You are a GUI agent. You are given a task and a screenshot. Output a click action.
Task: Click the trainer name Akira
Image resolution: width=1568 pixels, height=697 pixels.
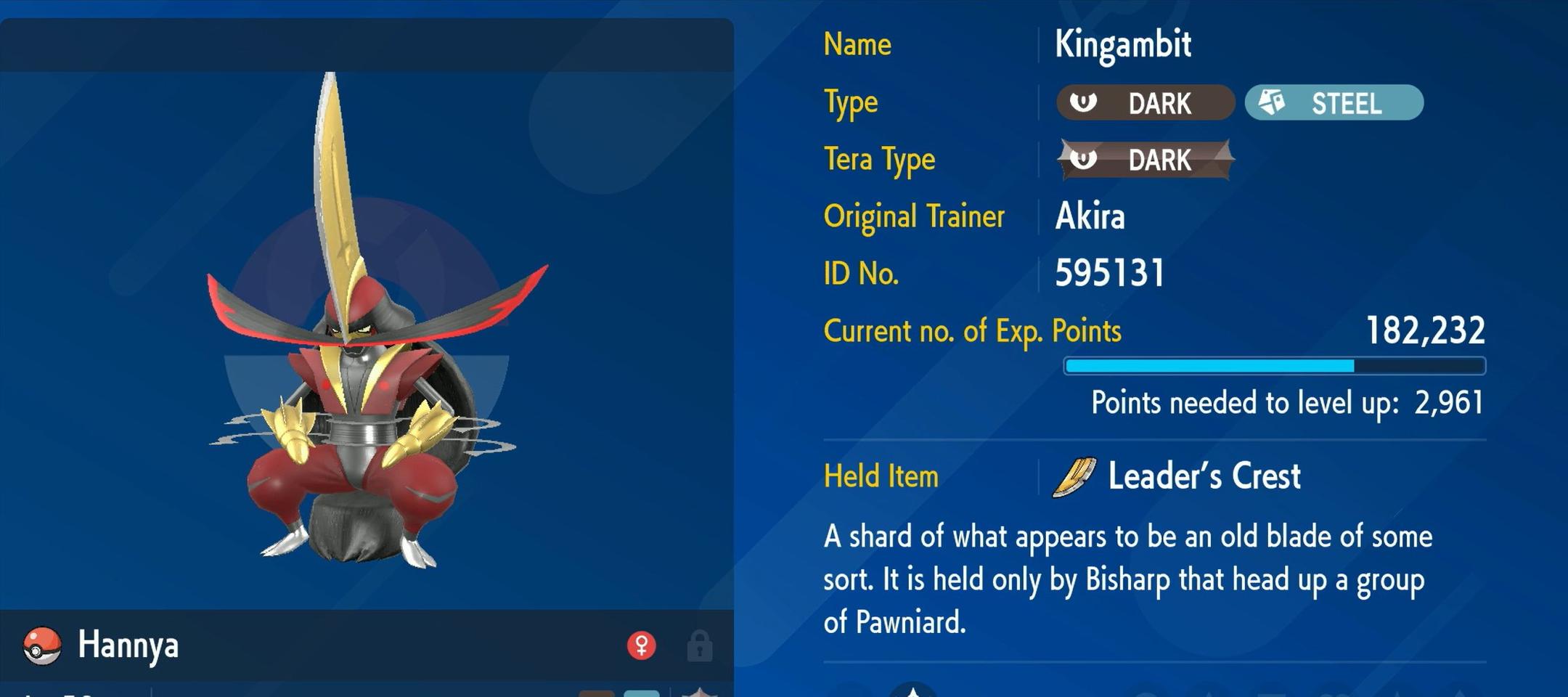1089,216
